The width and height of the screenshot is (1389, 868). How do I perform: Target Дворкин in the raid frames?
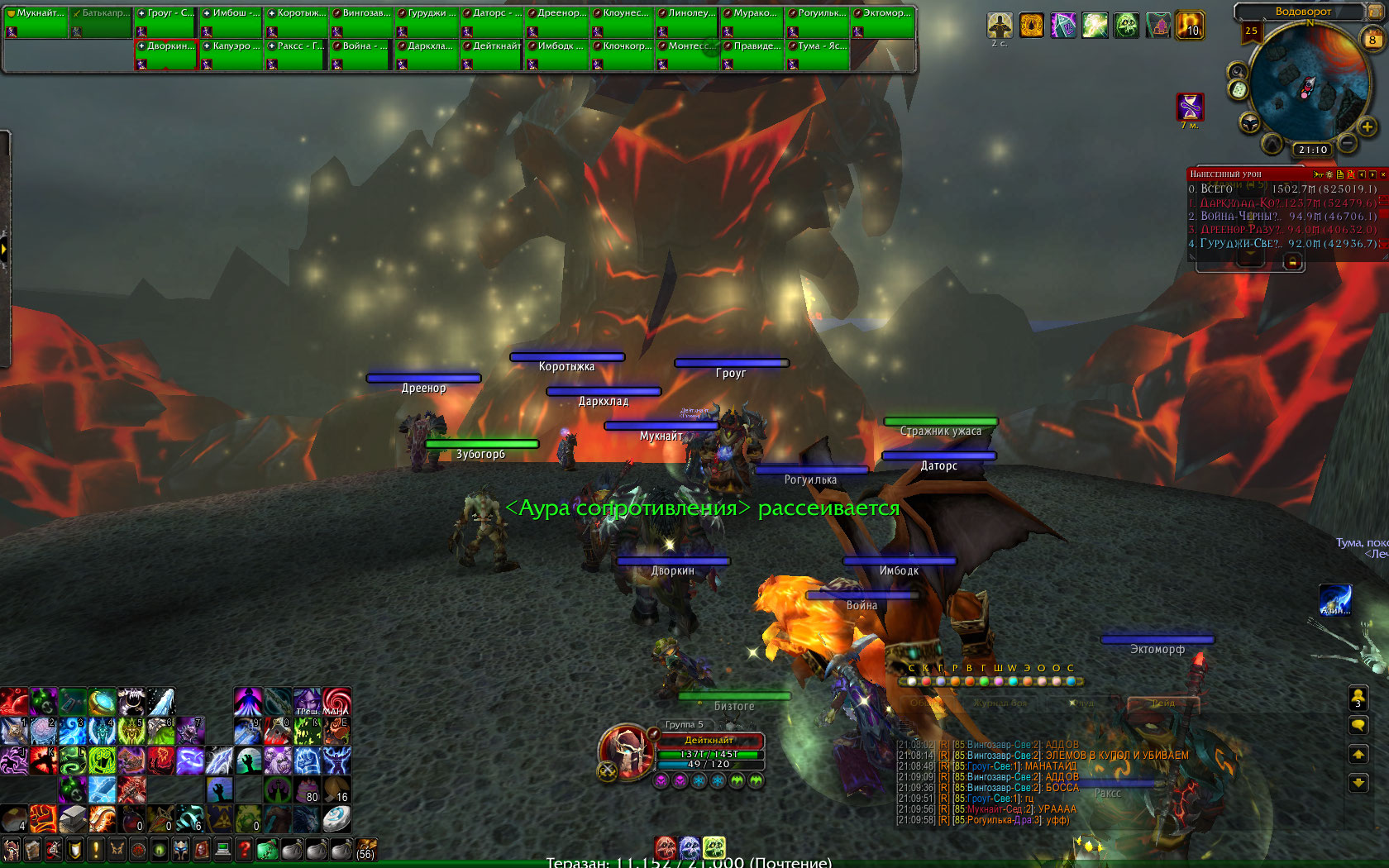166,55
